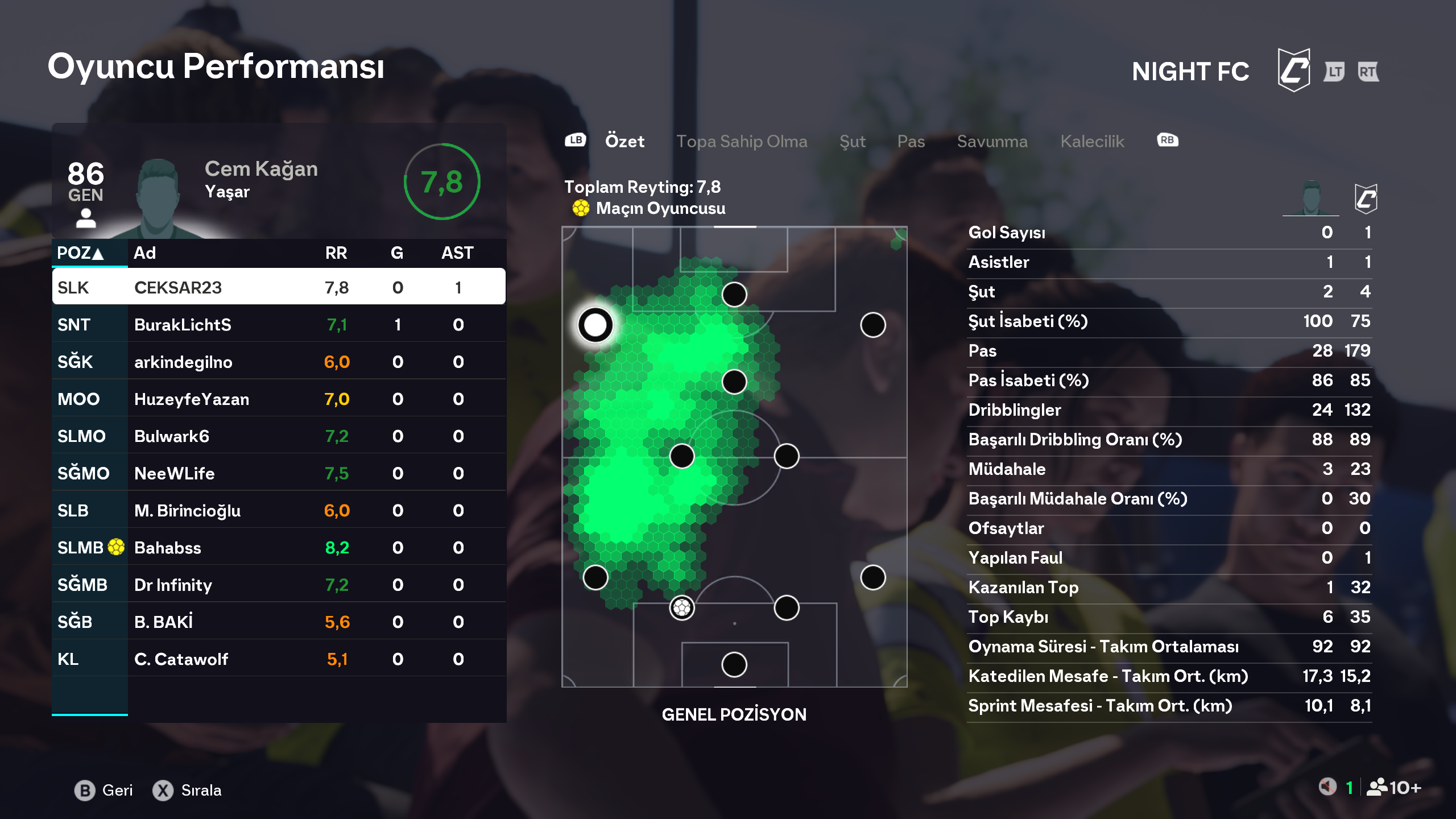
Task: Select arkindegilno player row
Action: (279, 362)
